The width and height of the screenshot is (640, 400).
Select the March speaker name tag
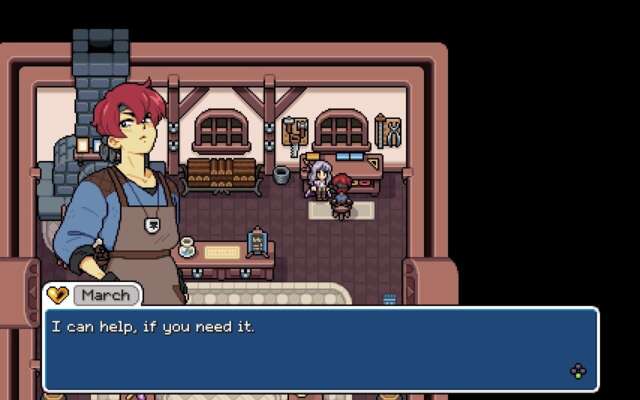[105, 295]
